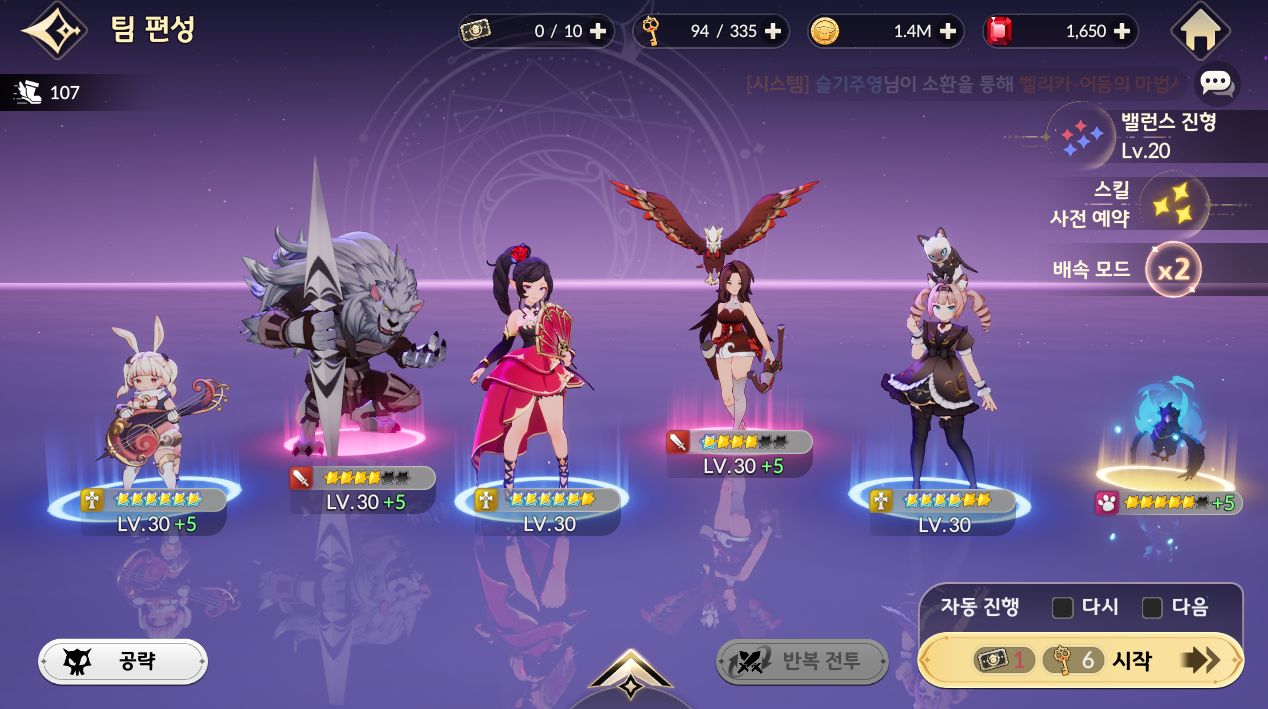
Task: Return to the home screen
Action: coord(1199,31)
